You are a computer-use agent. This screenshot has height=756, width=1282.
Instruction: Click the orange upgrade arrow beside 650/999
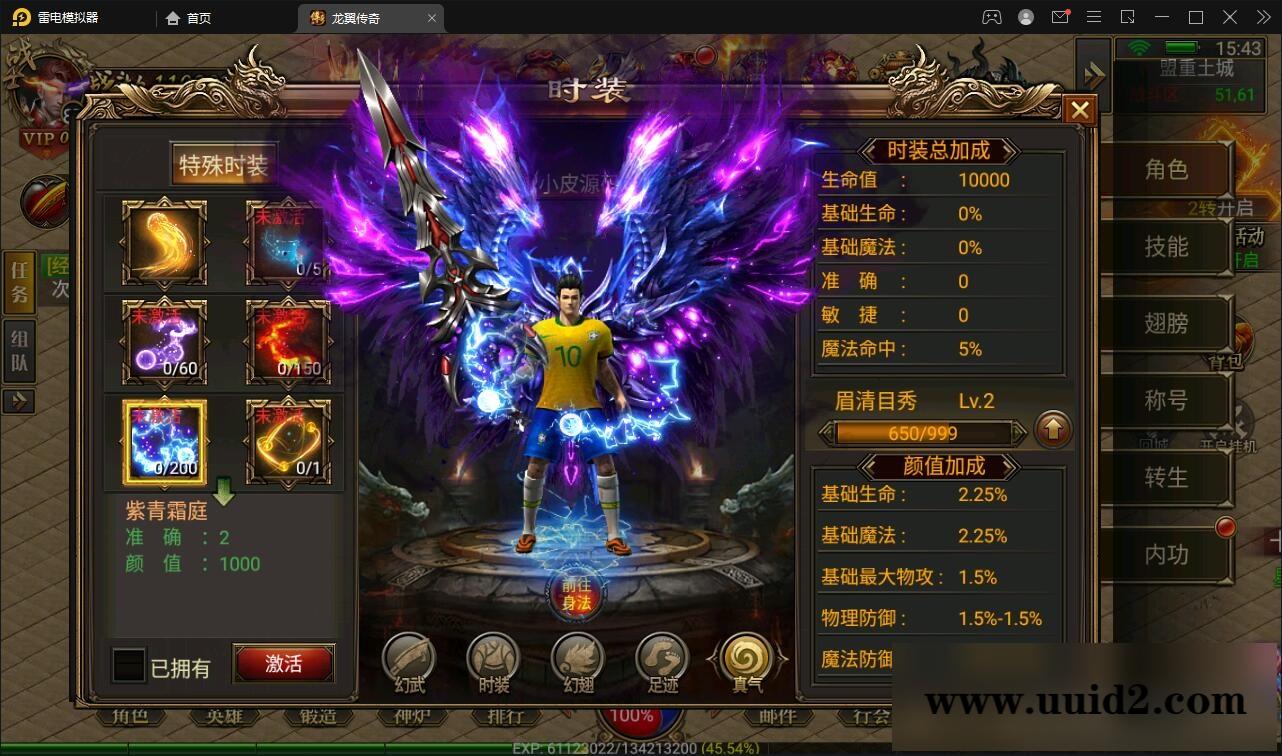pyautogui.click(x=1052, y=431)
